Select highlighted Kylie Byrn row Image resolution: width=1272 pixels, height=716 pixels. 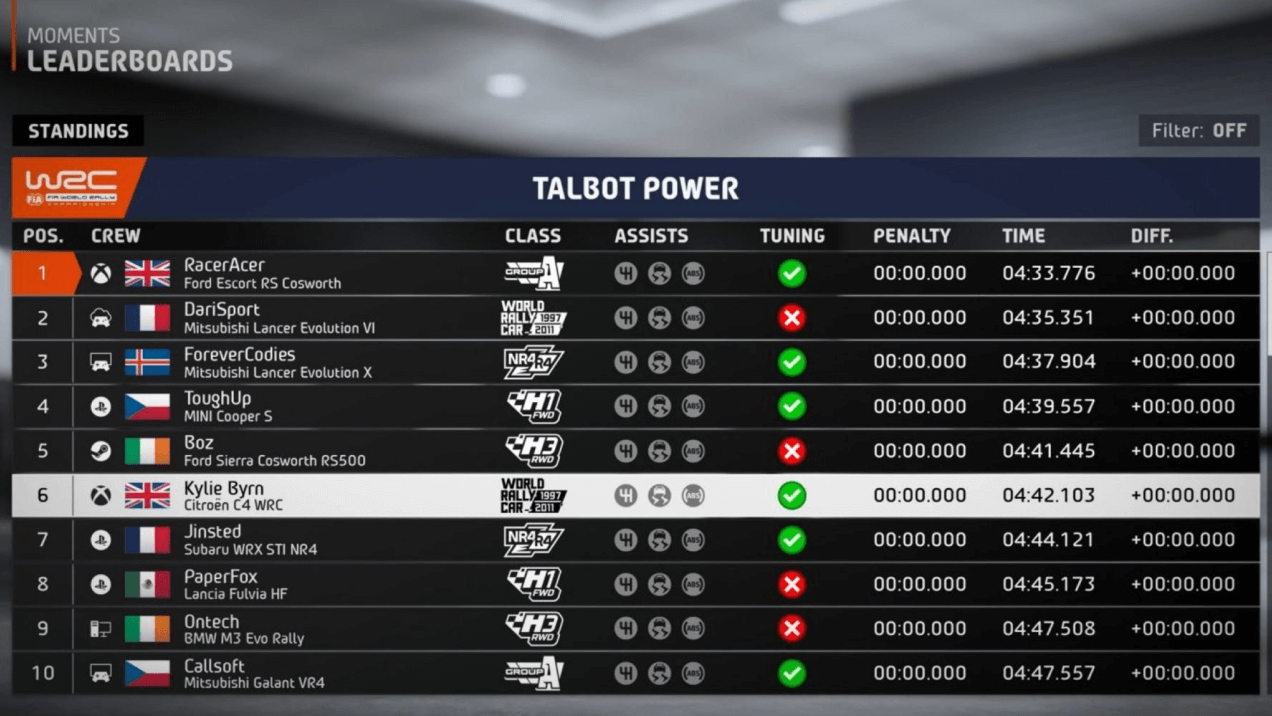(636, 495)
